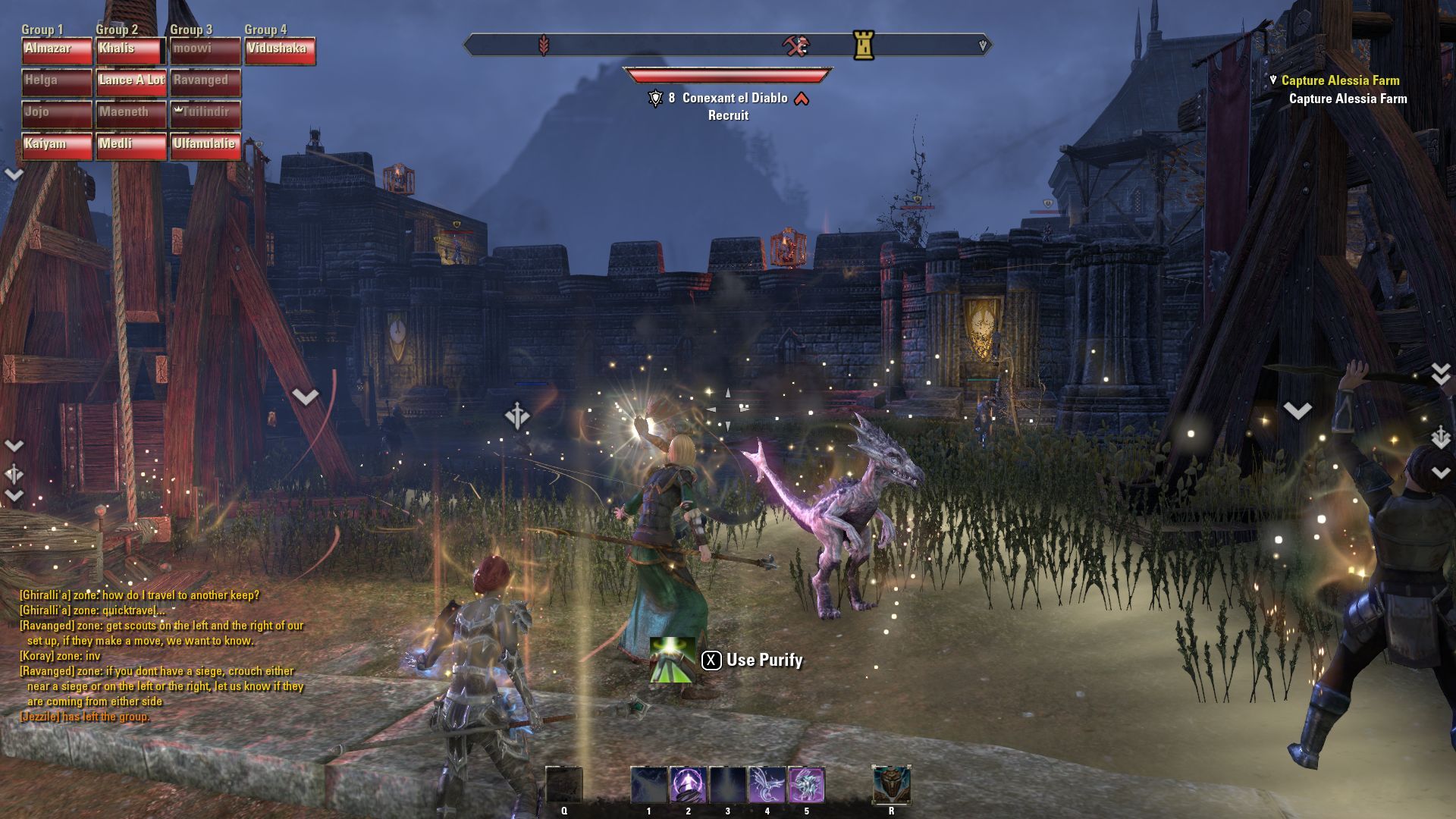This screenshot has width=1456, height=819.
Task: Target Vidushaka's group frame
Action: click(280, 51)
